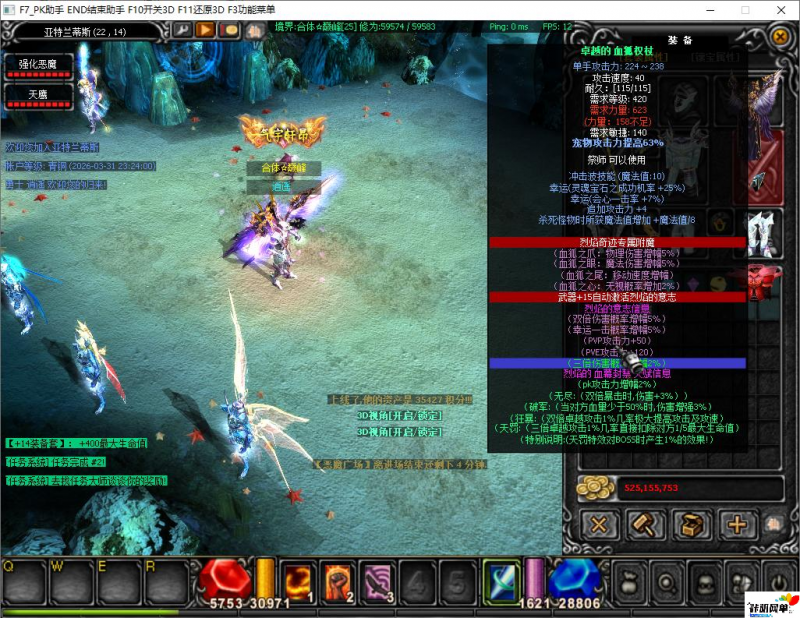Open the treasure chest storage button

[x=691, y=523]
